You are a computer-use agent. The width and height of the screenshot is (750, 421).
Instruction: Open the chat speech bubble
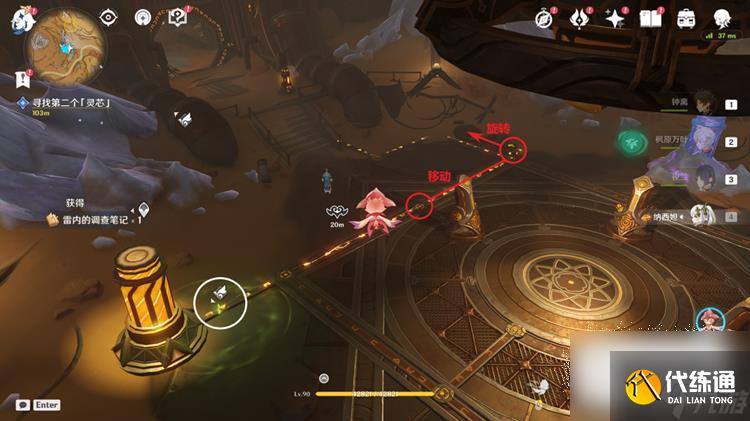point(23,405)
